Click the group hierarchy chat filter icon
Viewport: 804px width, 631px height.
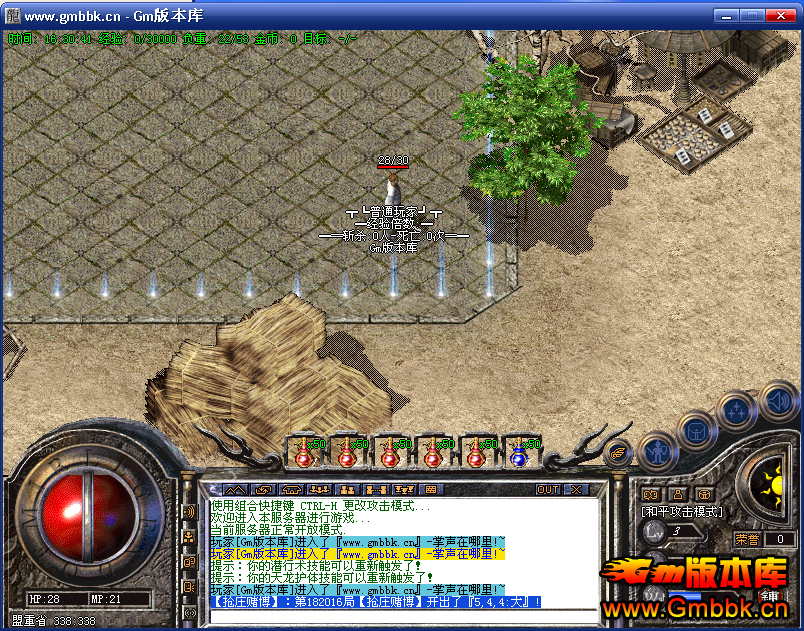point(189,537)
